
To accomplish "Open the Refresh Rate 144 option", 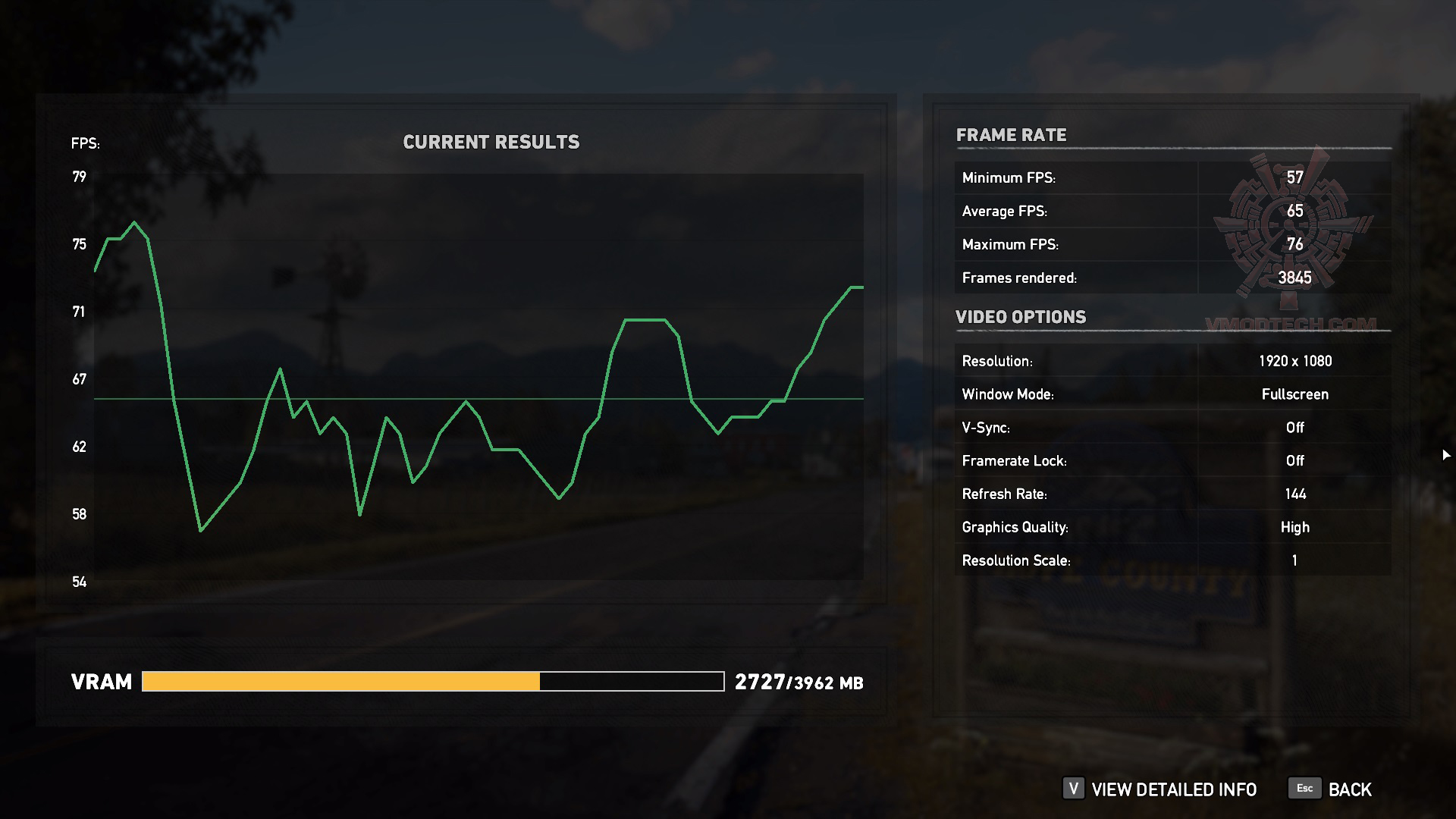I will (x=1294, y=494).
